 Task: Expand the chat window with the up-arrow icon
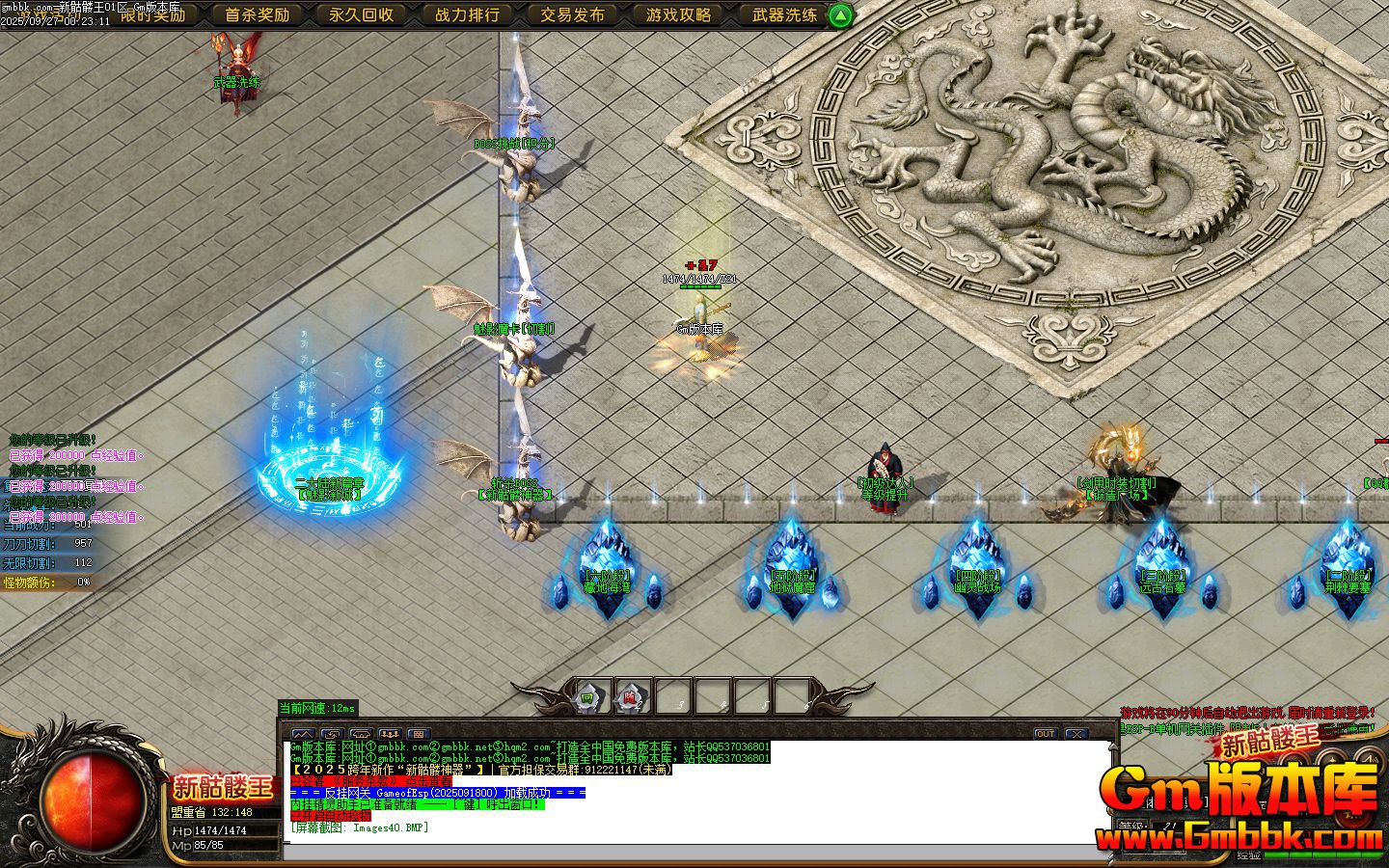(303, 734)
